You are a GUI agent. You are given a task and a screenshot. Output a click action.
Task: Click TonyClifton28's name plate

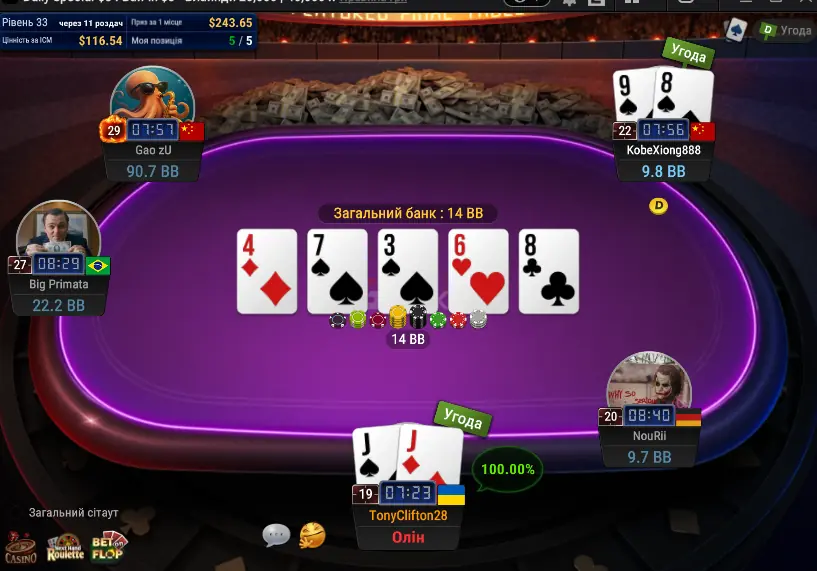click(407, 516)
